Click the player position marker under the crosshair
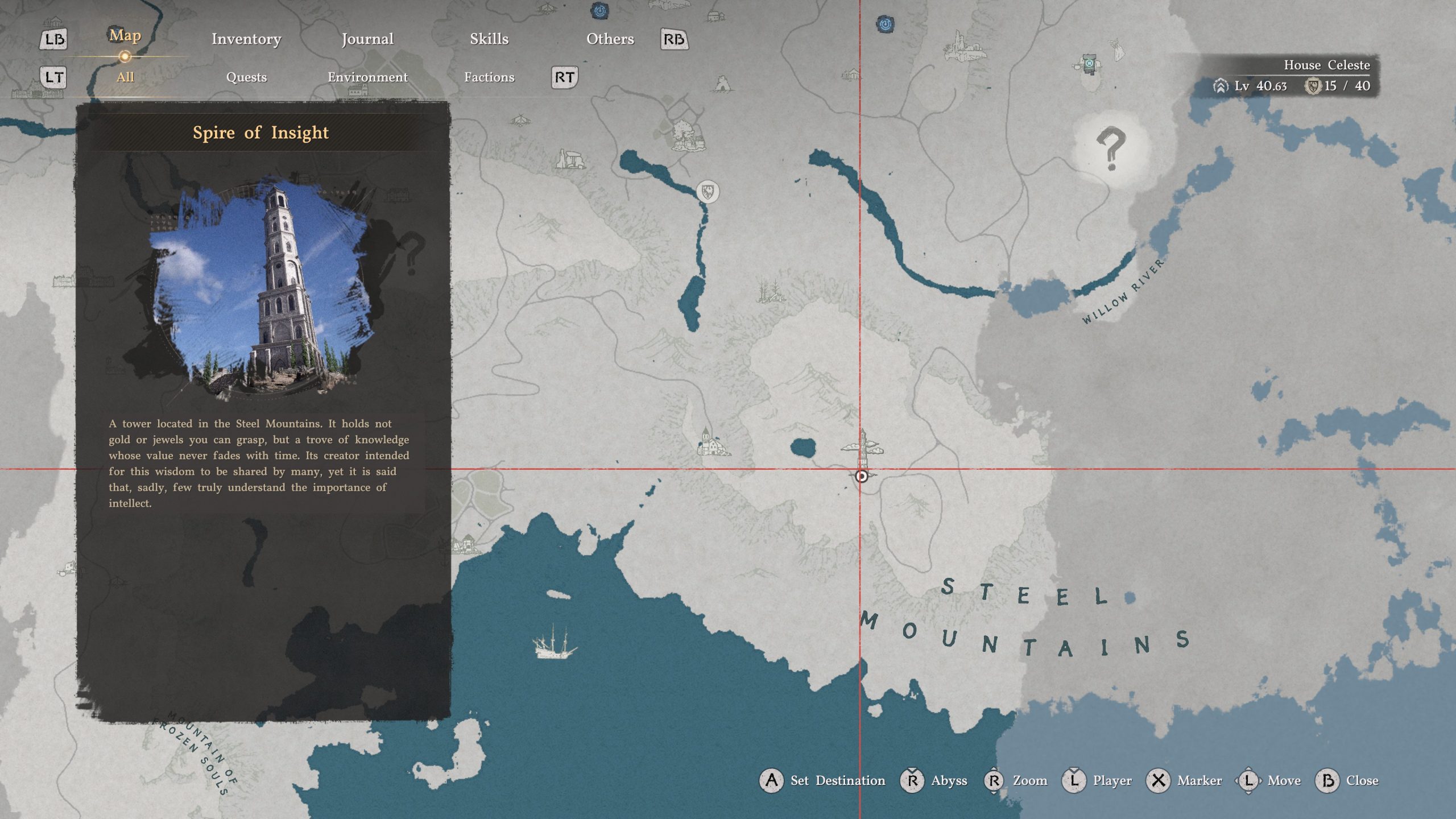 point(862,478)
